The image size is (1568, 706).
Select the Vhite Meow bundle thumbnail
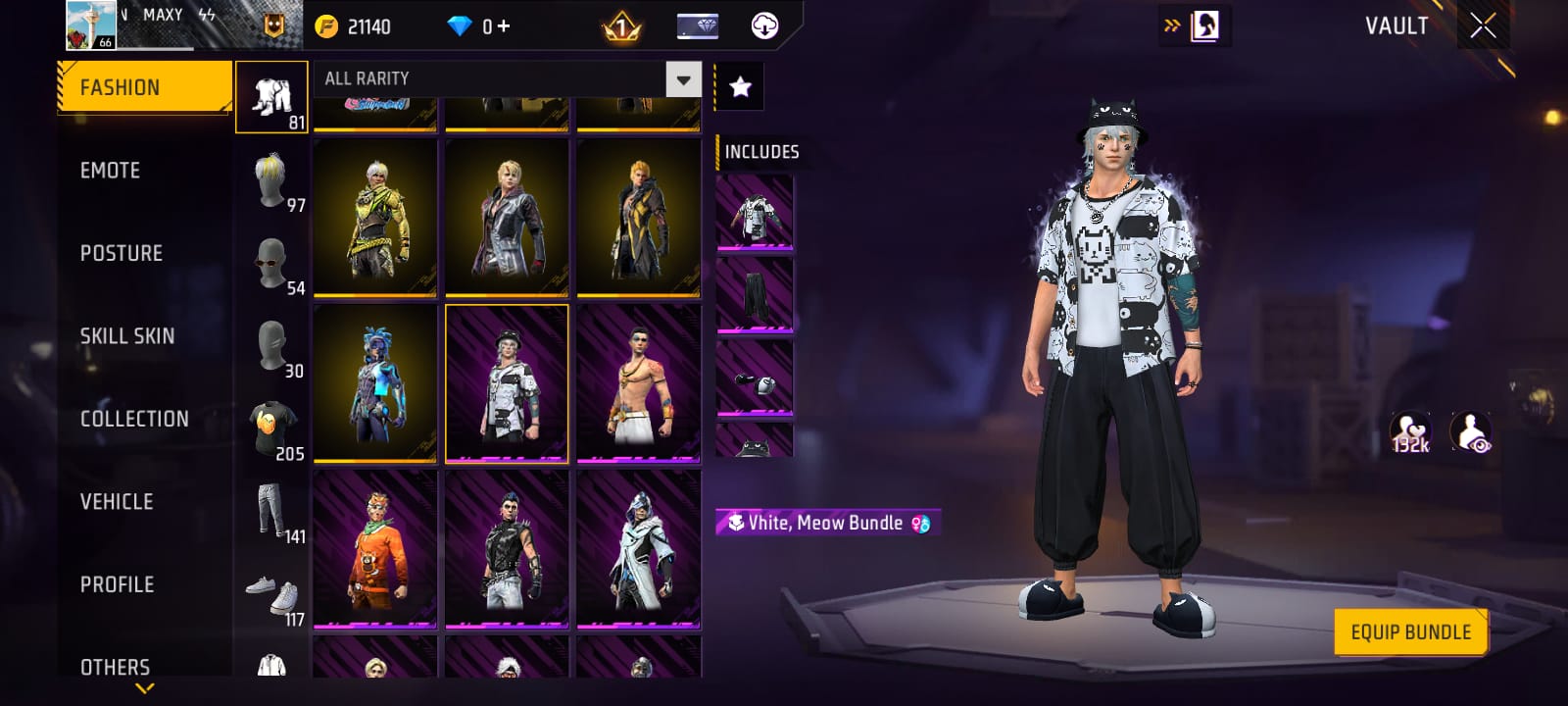coord(507,383)
